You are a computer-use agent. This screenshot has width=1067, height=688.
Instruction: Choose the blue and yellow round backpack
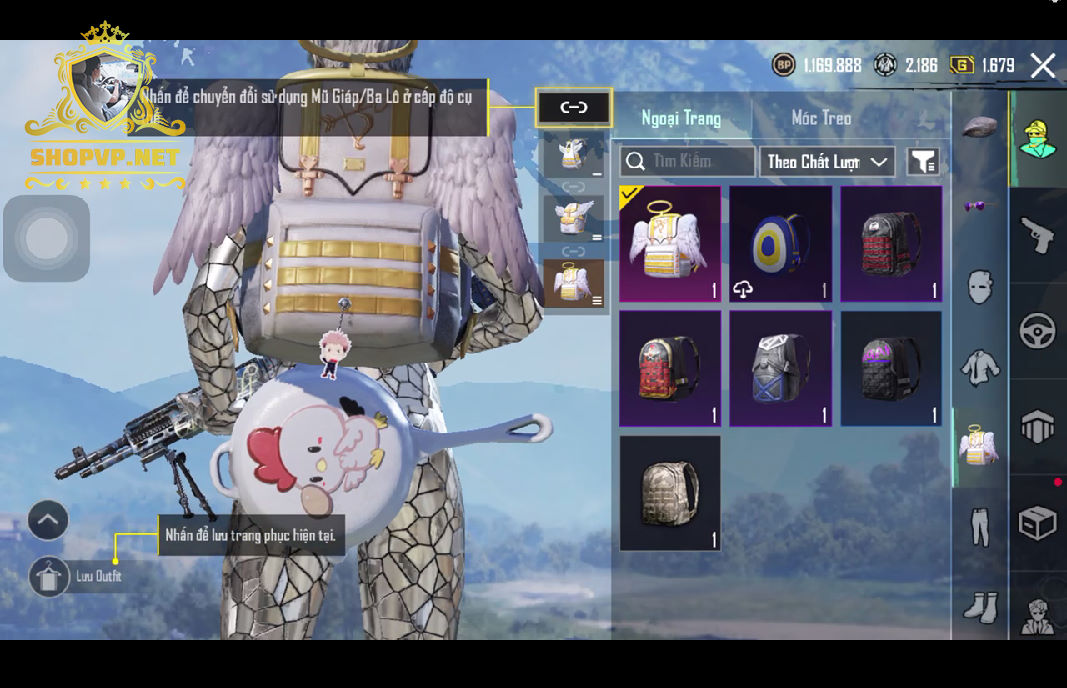pos(780,244)
